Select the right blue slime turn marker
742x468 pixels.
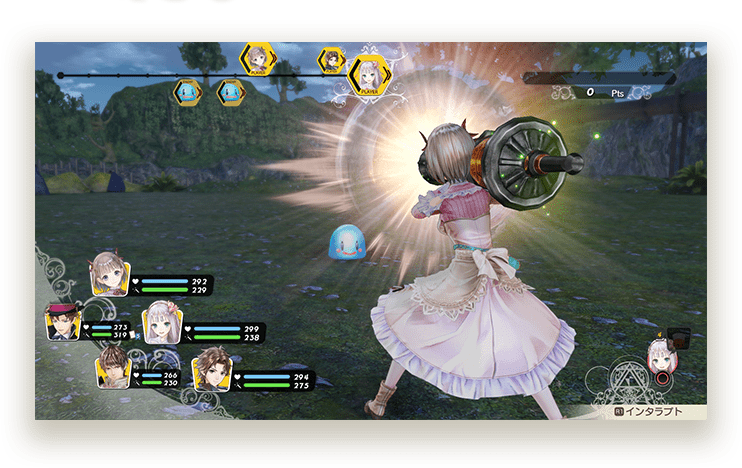[231, 92]
